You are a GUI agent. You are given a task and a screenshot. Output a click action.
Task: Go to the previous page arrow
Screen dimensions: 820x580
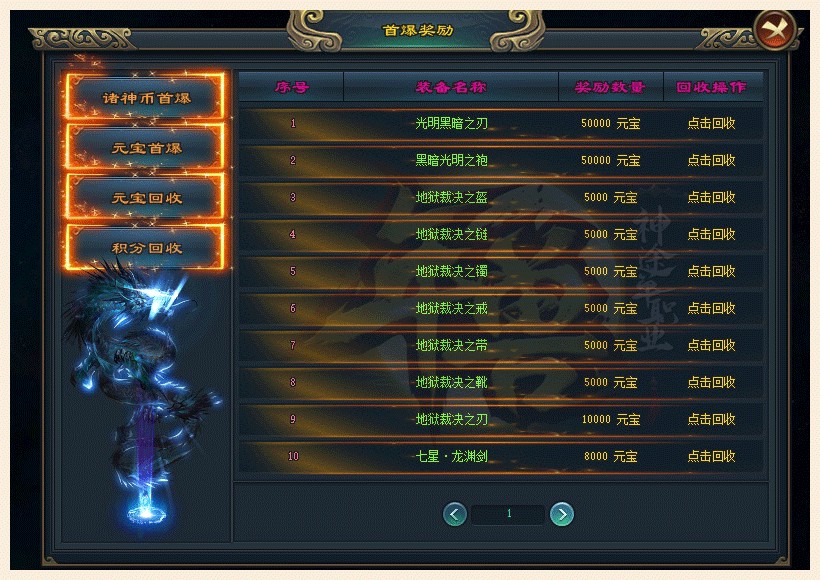pos(456,514)
